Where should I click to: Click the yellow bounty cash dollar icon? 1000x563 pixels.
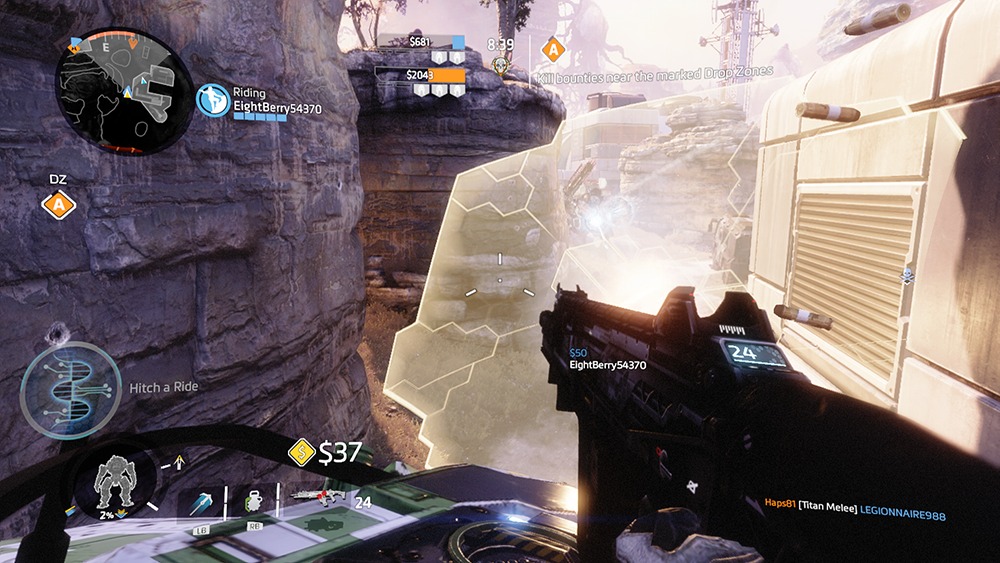tap(301, 453)
